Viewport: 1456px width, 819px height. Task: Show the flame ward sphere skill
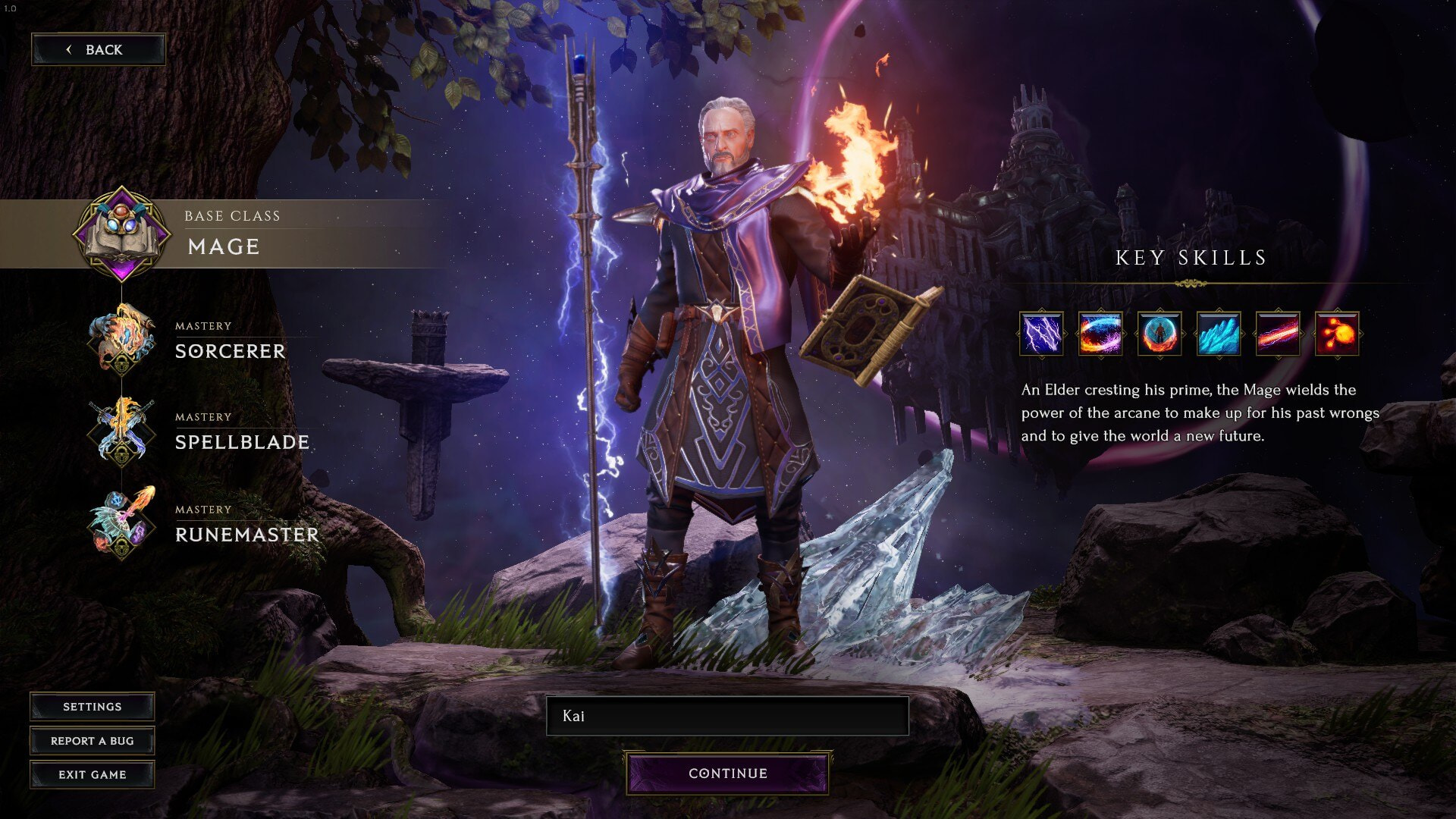point(1159,334)
